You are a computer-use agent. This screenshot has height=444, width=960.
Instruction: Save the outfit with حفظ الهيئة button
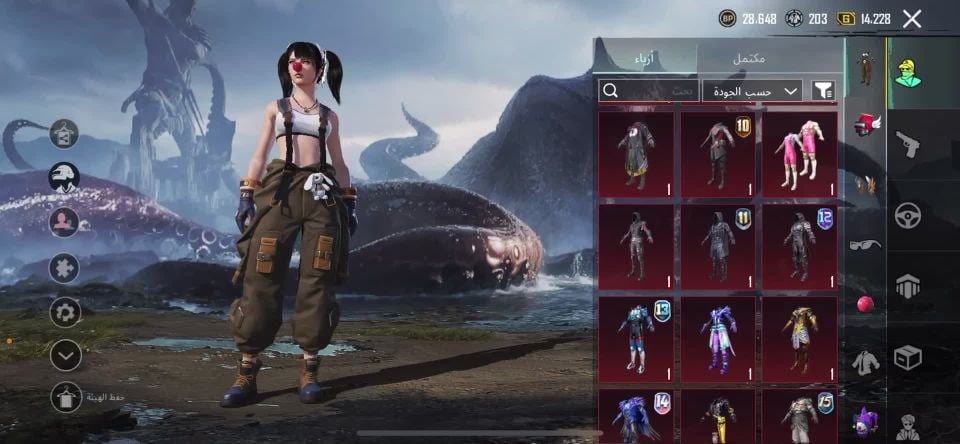coord(66,397)
